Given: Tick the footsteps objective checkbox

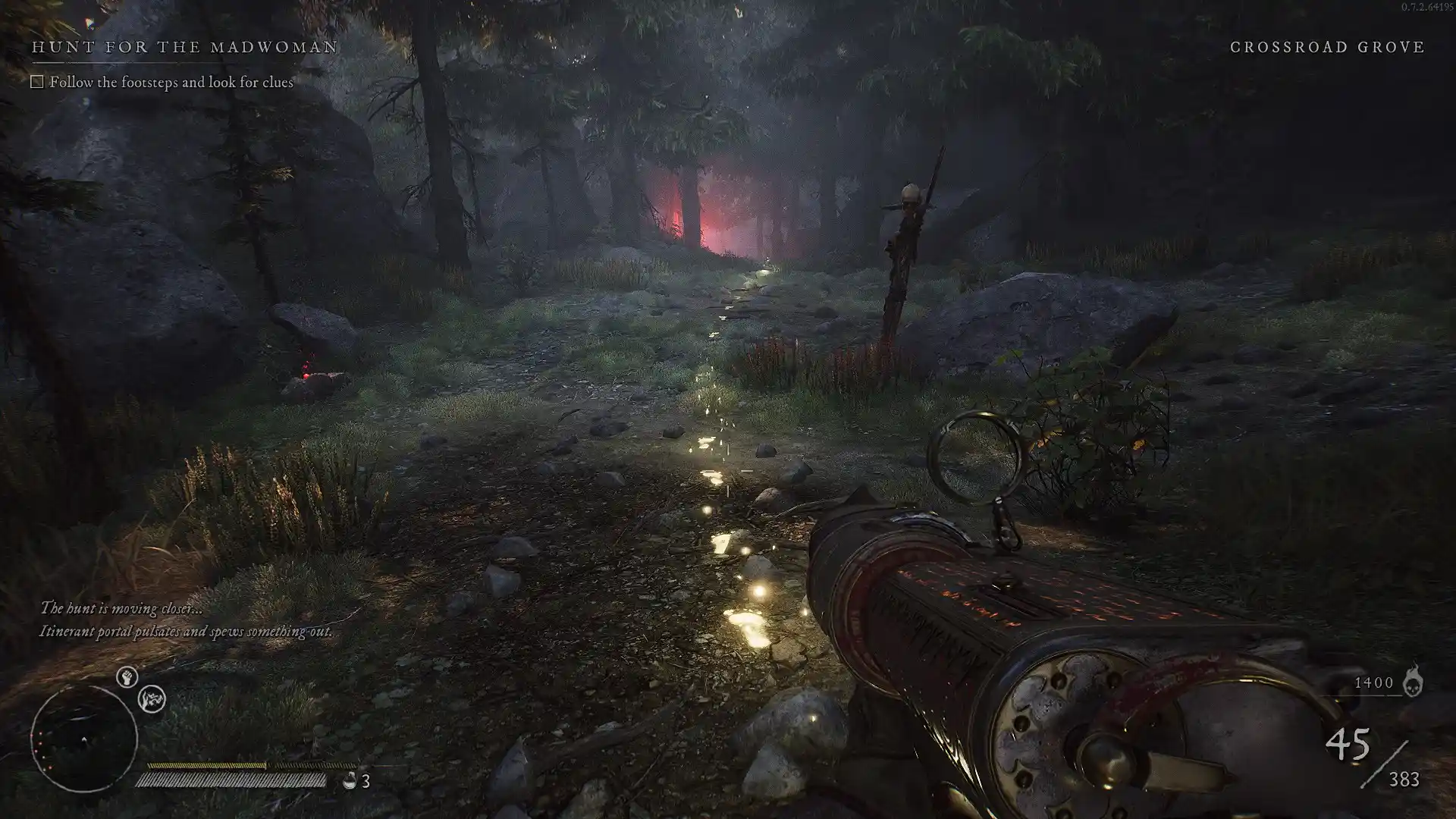Looking at the screenshot, I should (x=37, y=82).
